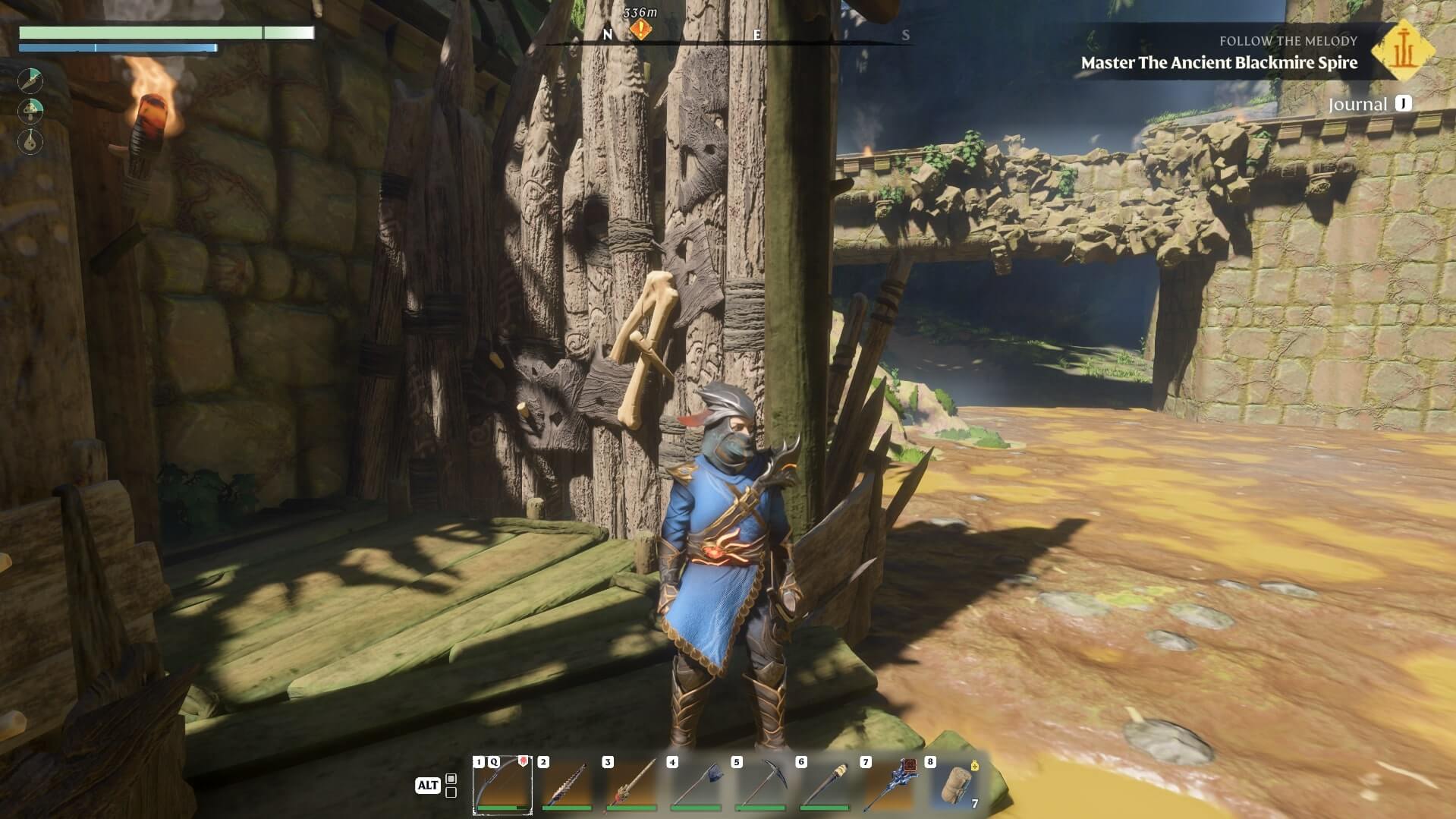1456x819 pixels.
Task: Use the bandage stack in slot 8
Action: [x=954, y=786]
